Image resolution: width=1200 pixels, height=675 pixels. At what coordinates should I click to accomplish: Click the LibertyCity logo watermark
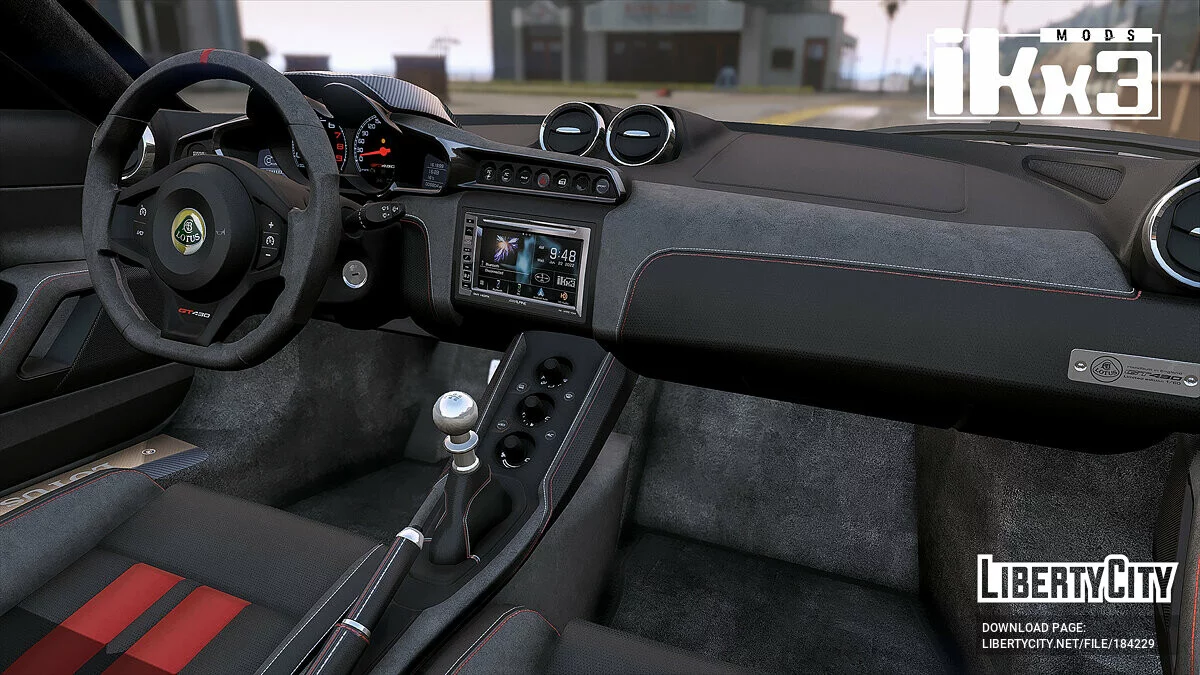click(x=1076, y=579)
